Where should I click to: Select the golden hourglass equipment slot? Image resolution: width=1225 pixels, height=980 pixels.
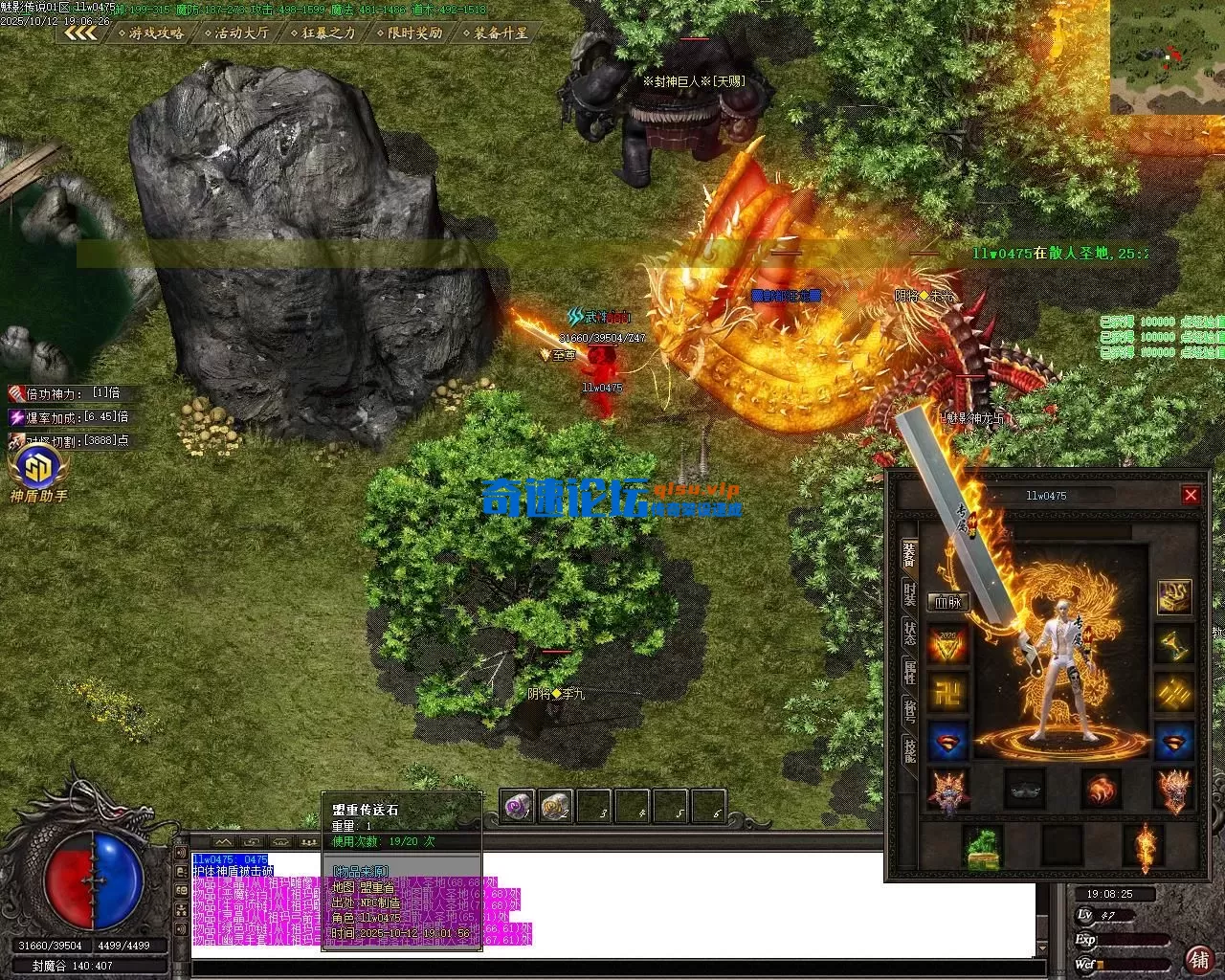pos(1174,645)
